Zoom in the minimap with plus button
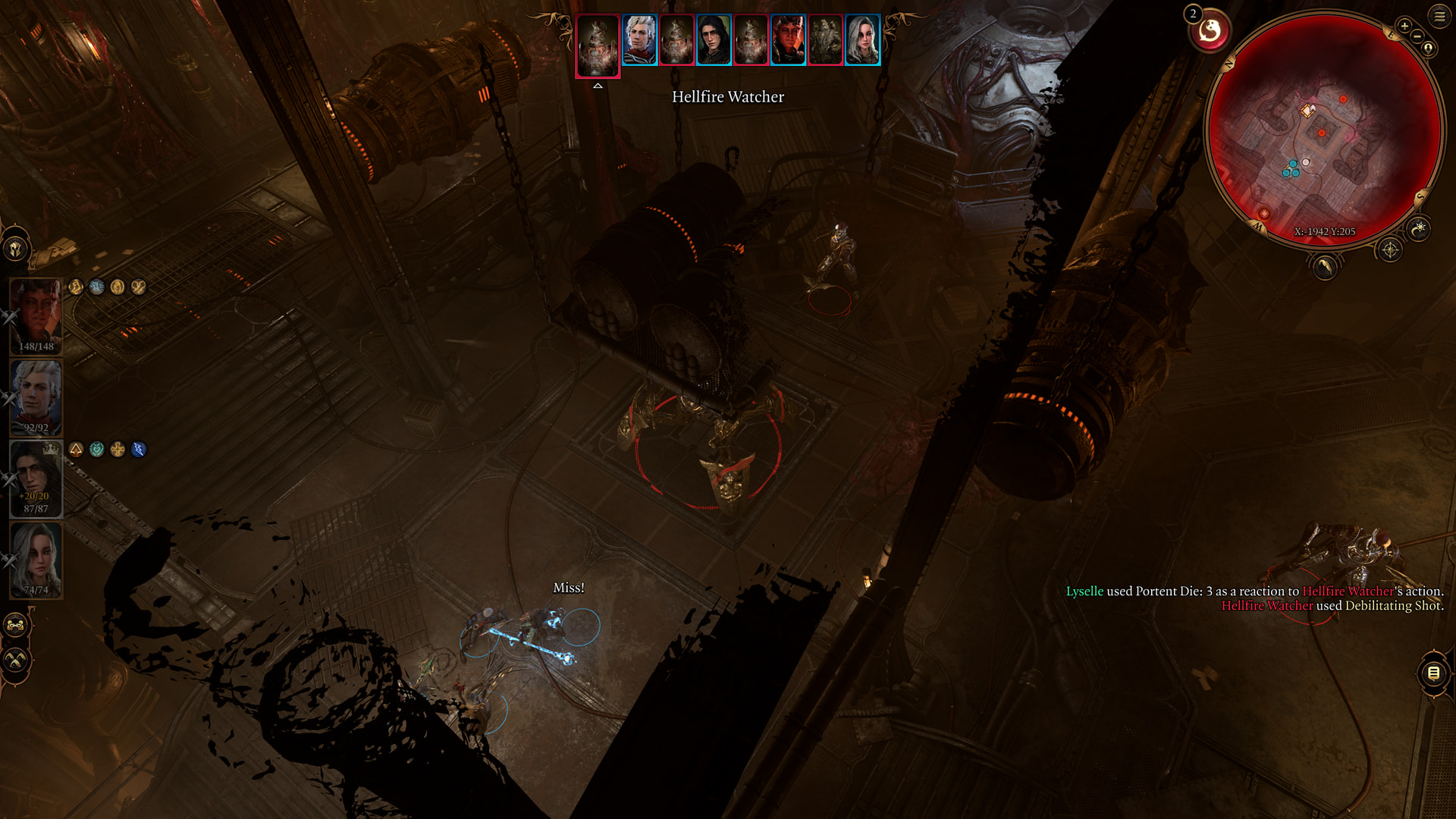This screenshot has height=819, width=1456. click(x=1404, y=27)
